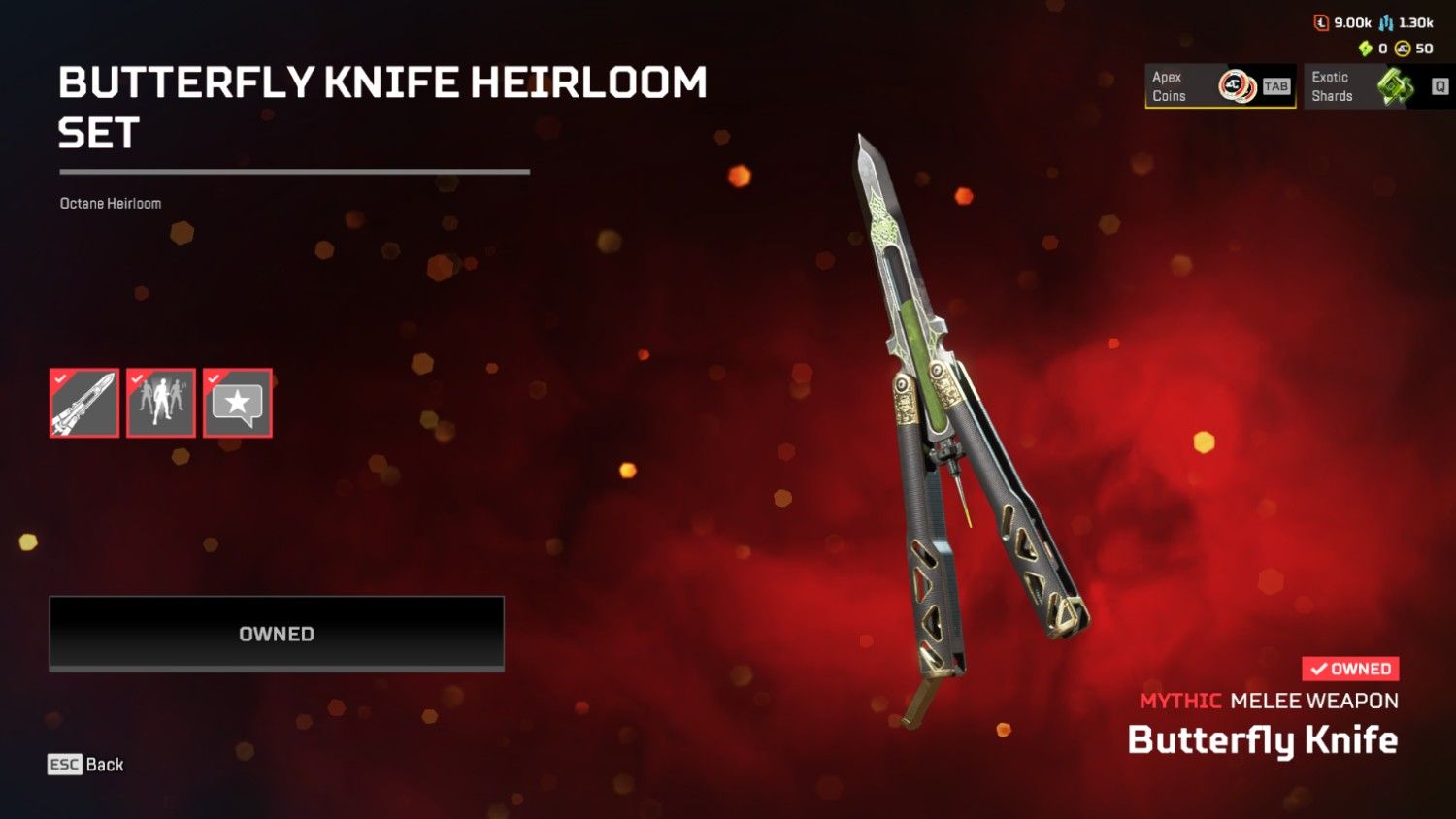Click ESC Back to return

(83, 765)
